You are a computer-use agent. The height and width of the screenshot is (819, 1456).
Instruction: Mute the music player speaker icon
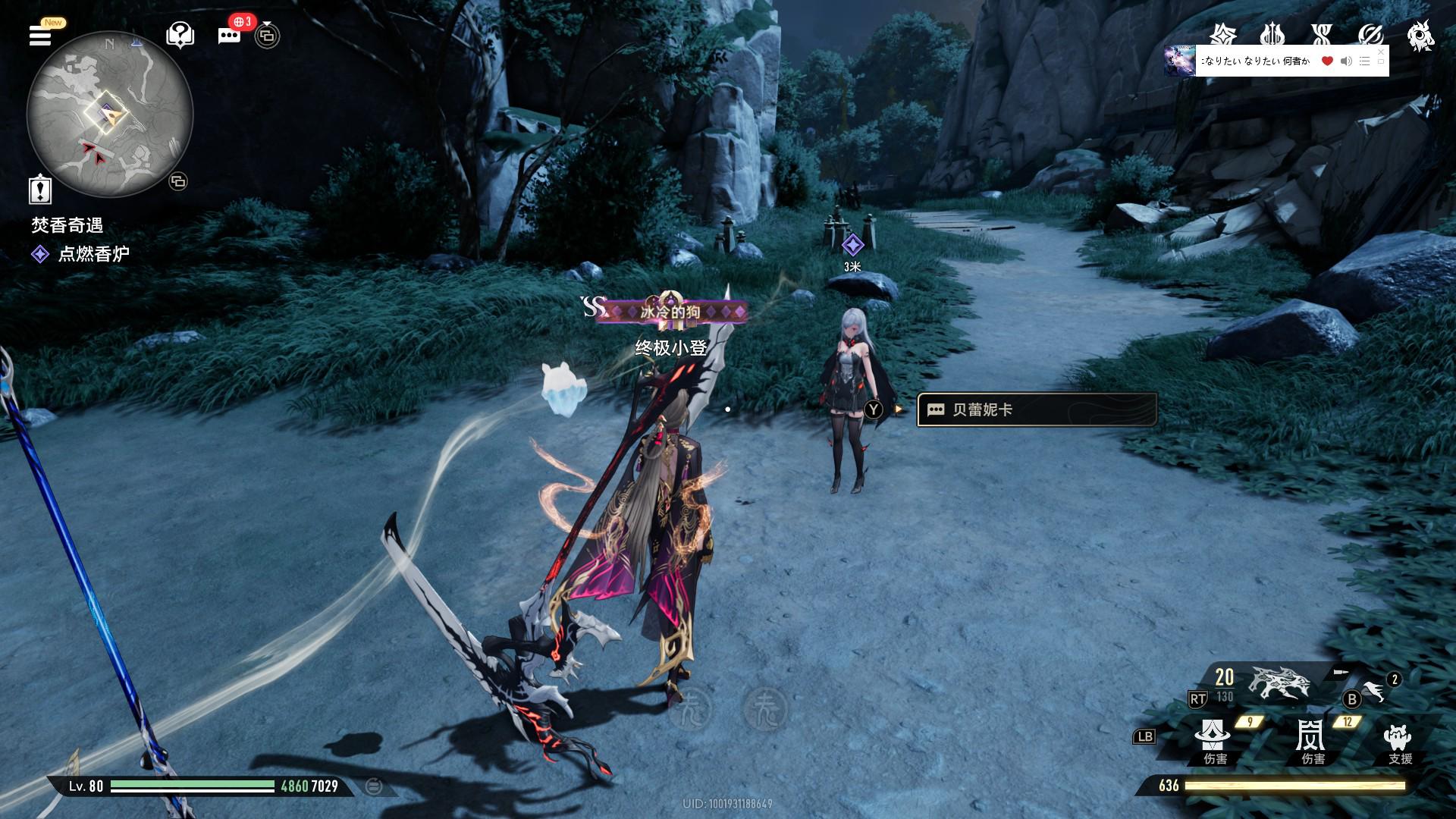pos(1346,61)
